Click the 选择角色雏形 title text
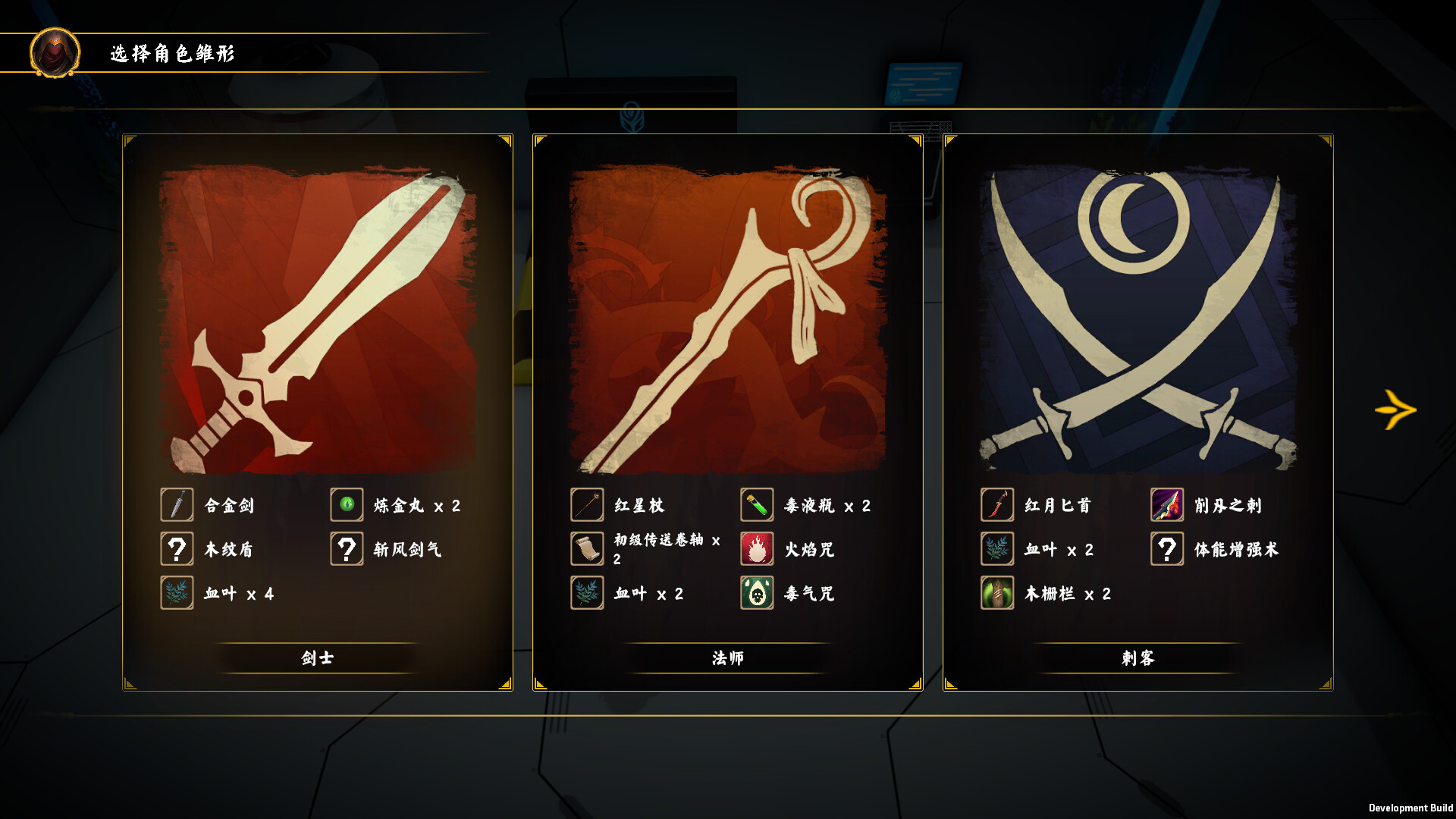 [173, 54]
